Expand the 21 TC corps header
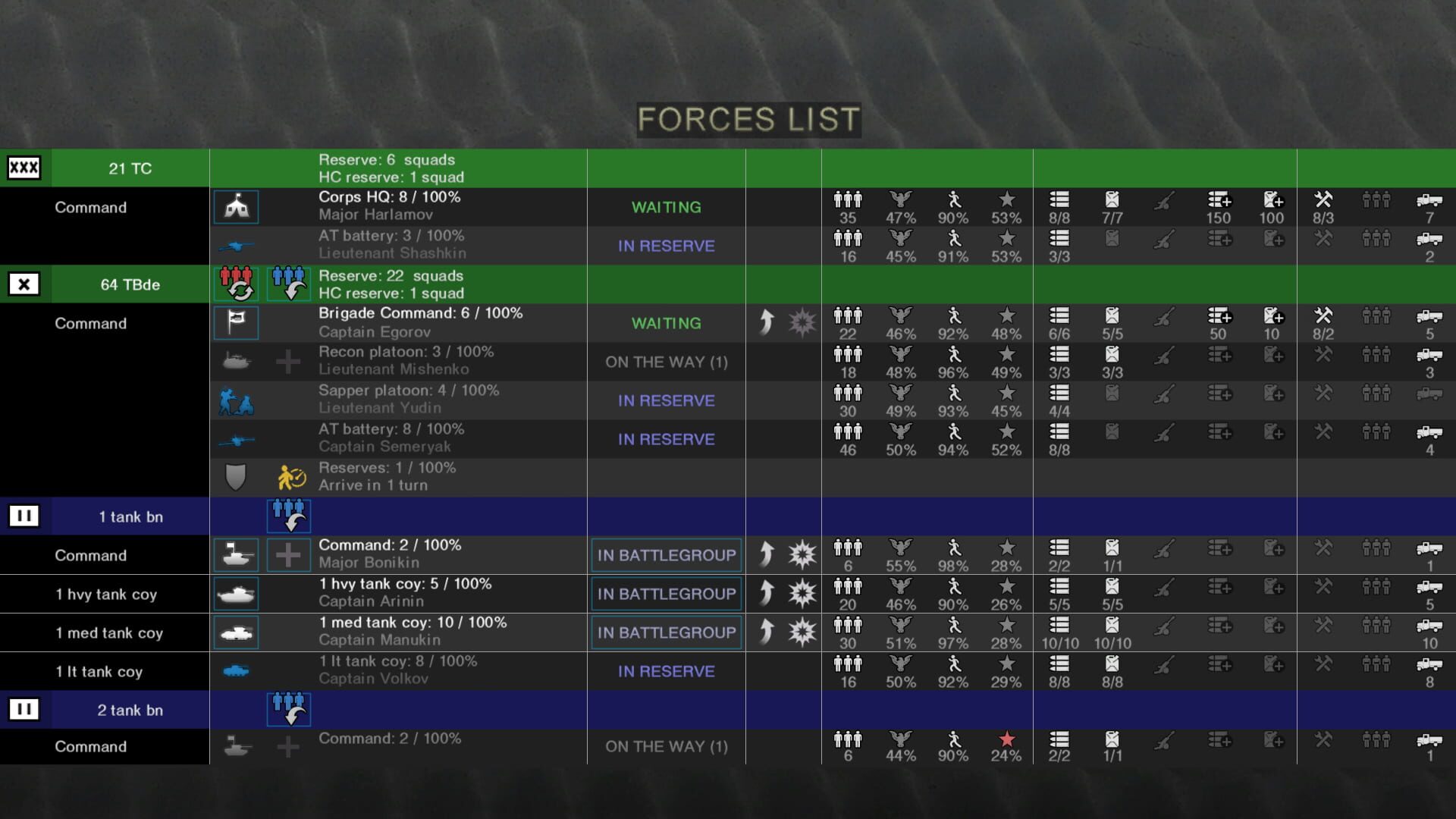This screenshot has height=819, width=1456. click(25, 168)
